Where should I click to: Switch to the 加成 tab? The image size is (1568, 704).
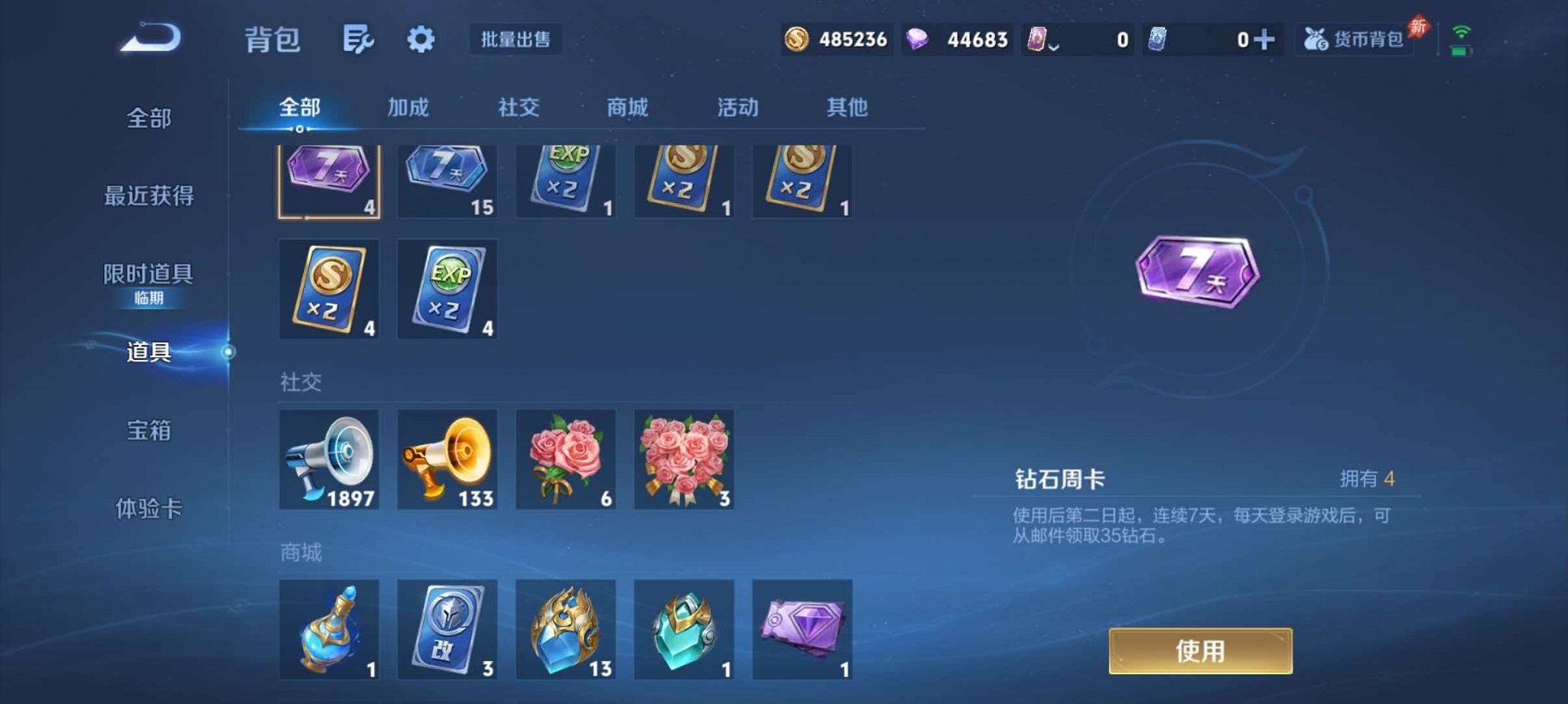tap(409, 108)
